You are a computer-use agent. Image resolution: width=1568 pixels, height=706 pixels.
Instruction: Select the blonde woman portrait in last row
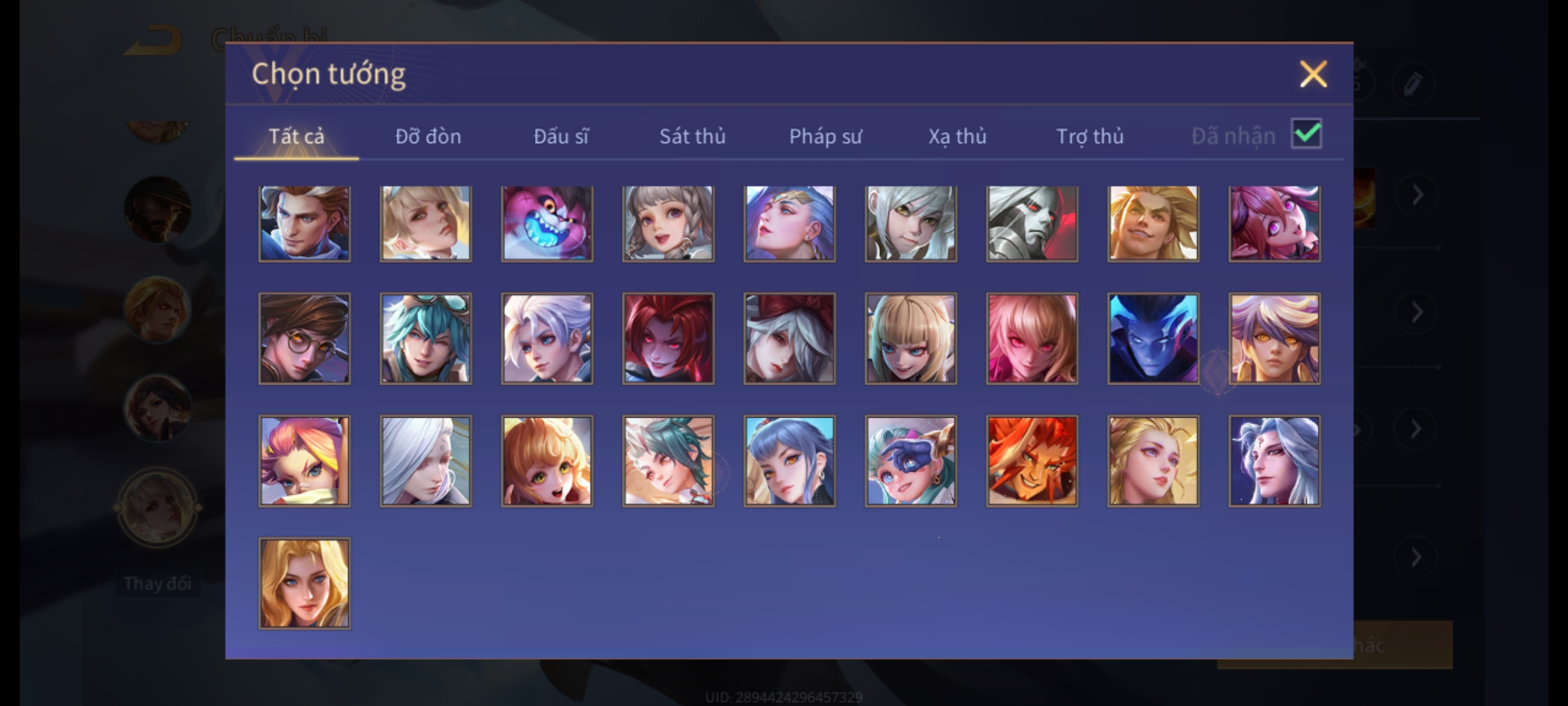(x=304, y=583)
